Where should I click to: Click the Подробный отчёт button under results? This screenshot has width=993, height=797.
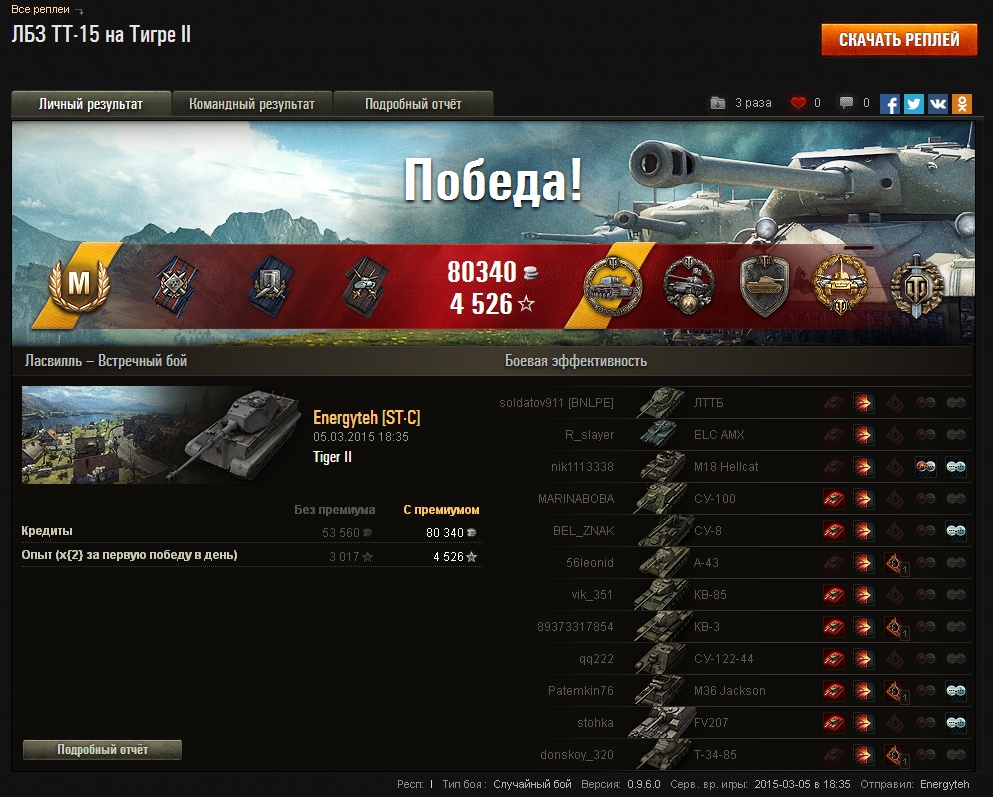pos(102,750)
